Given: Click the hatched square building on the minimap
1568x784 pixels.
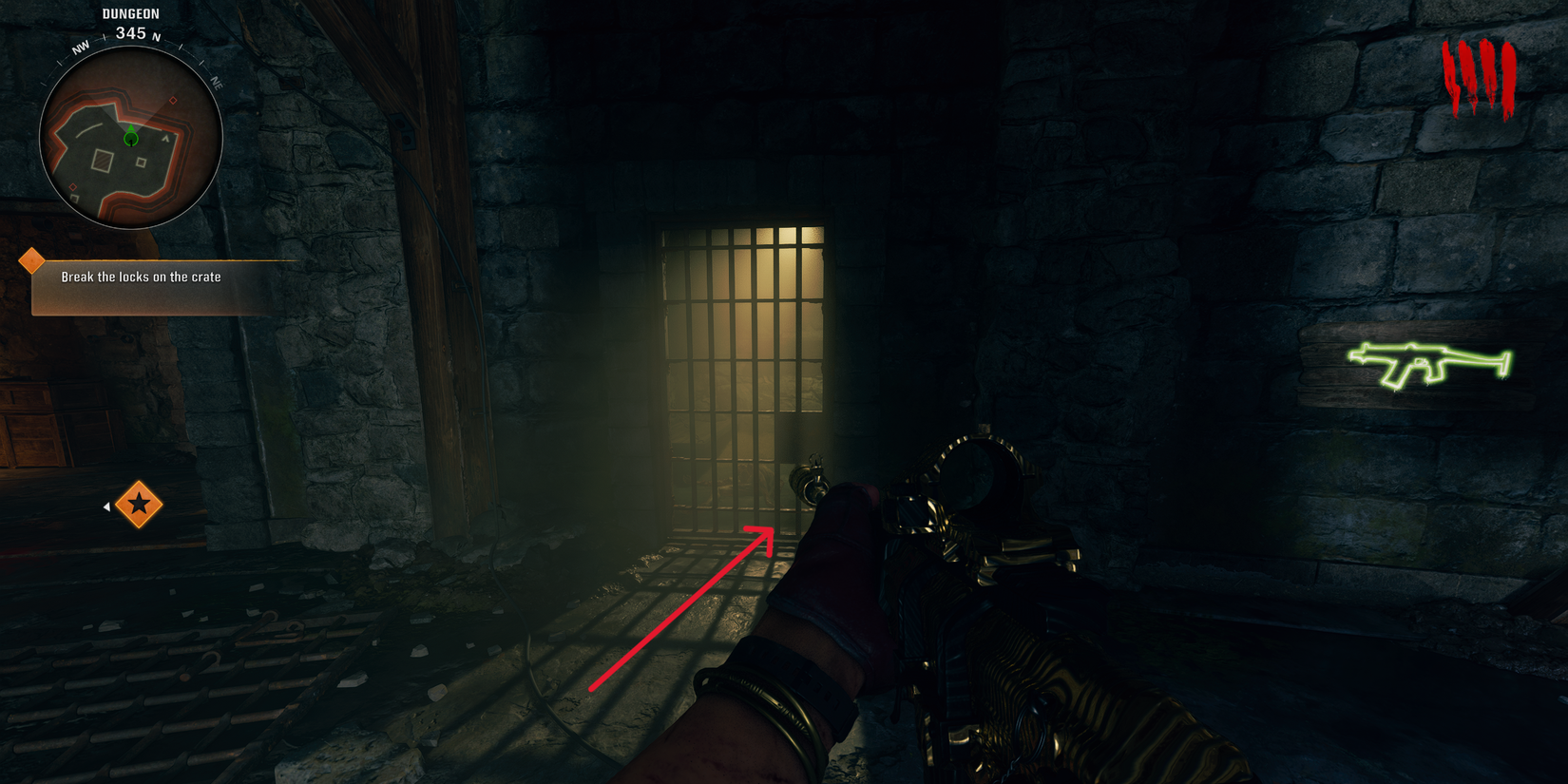Looking at the screenshot, I should [104, 161].
